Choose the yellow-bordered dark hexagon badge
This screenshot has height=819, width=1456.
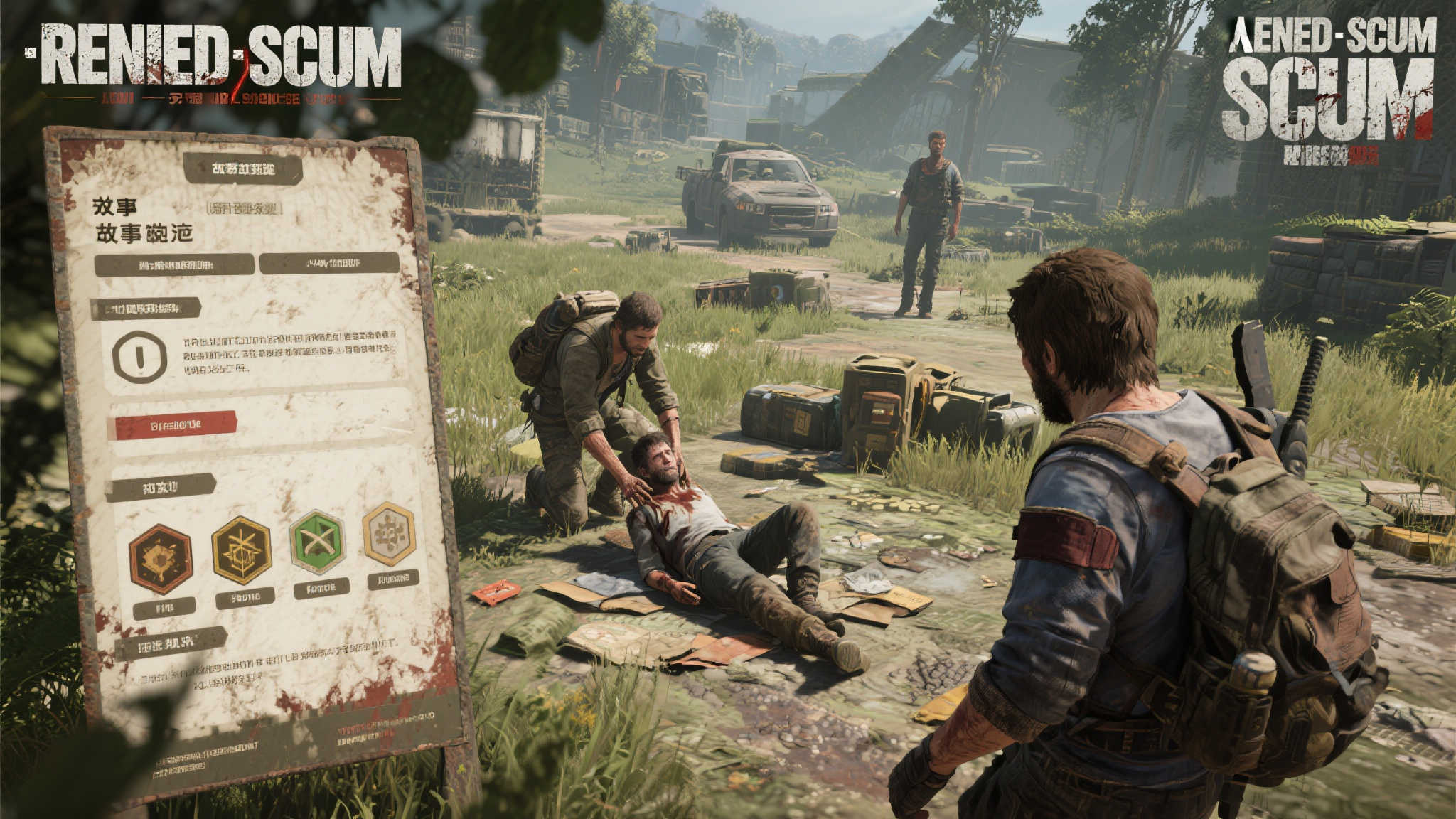242,550
